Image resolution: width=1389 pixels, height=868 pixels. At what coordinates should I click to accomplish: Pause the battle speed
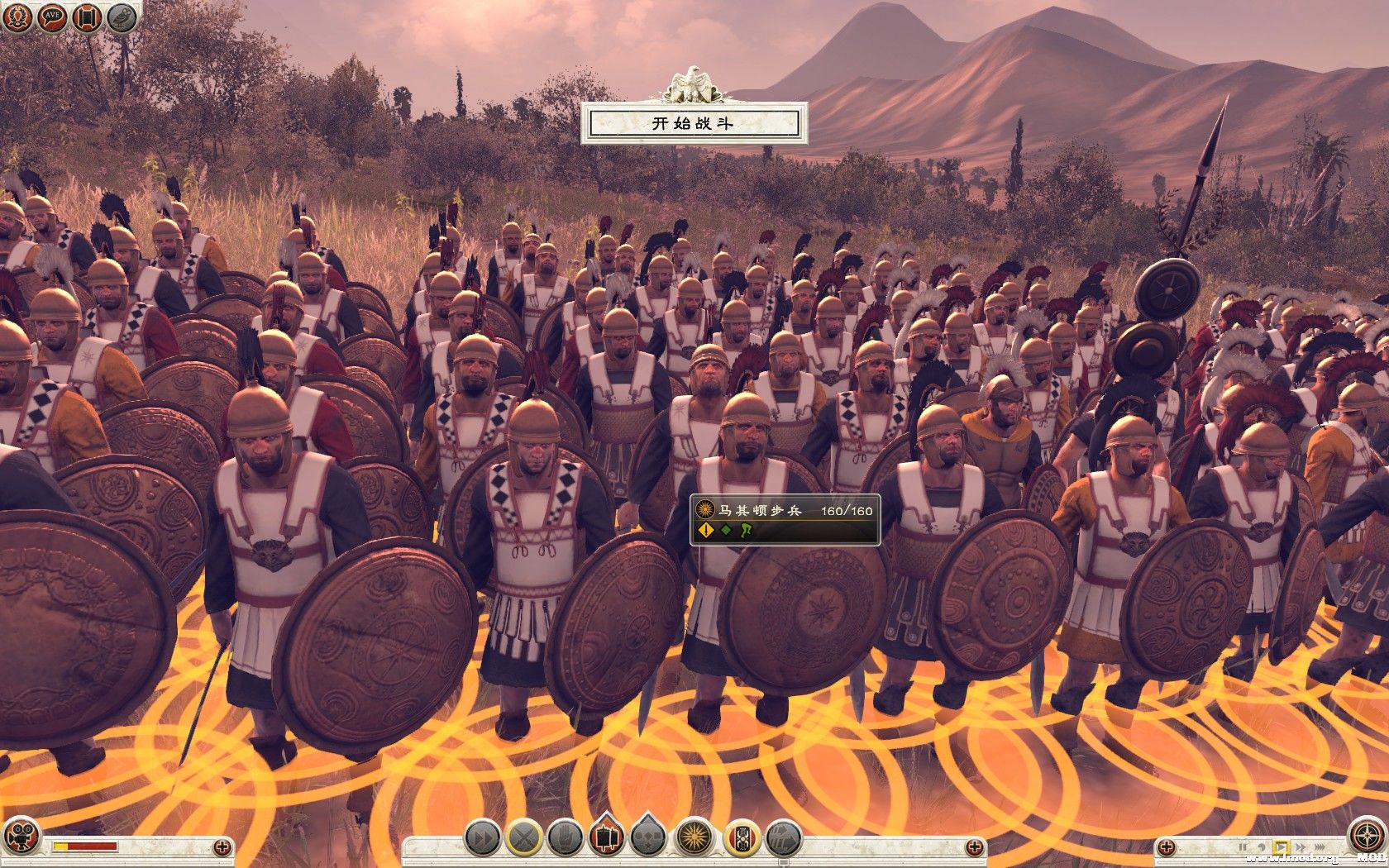coord(1242,847)
